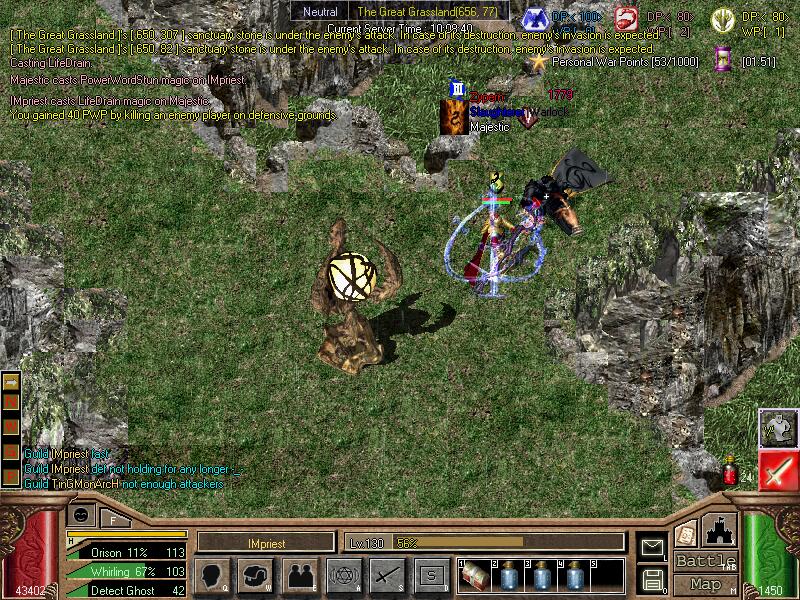Click the arrow button above the chat filters
The width and height of the screenshot is (800, 600).
coord(11,382)
